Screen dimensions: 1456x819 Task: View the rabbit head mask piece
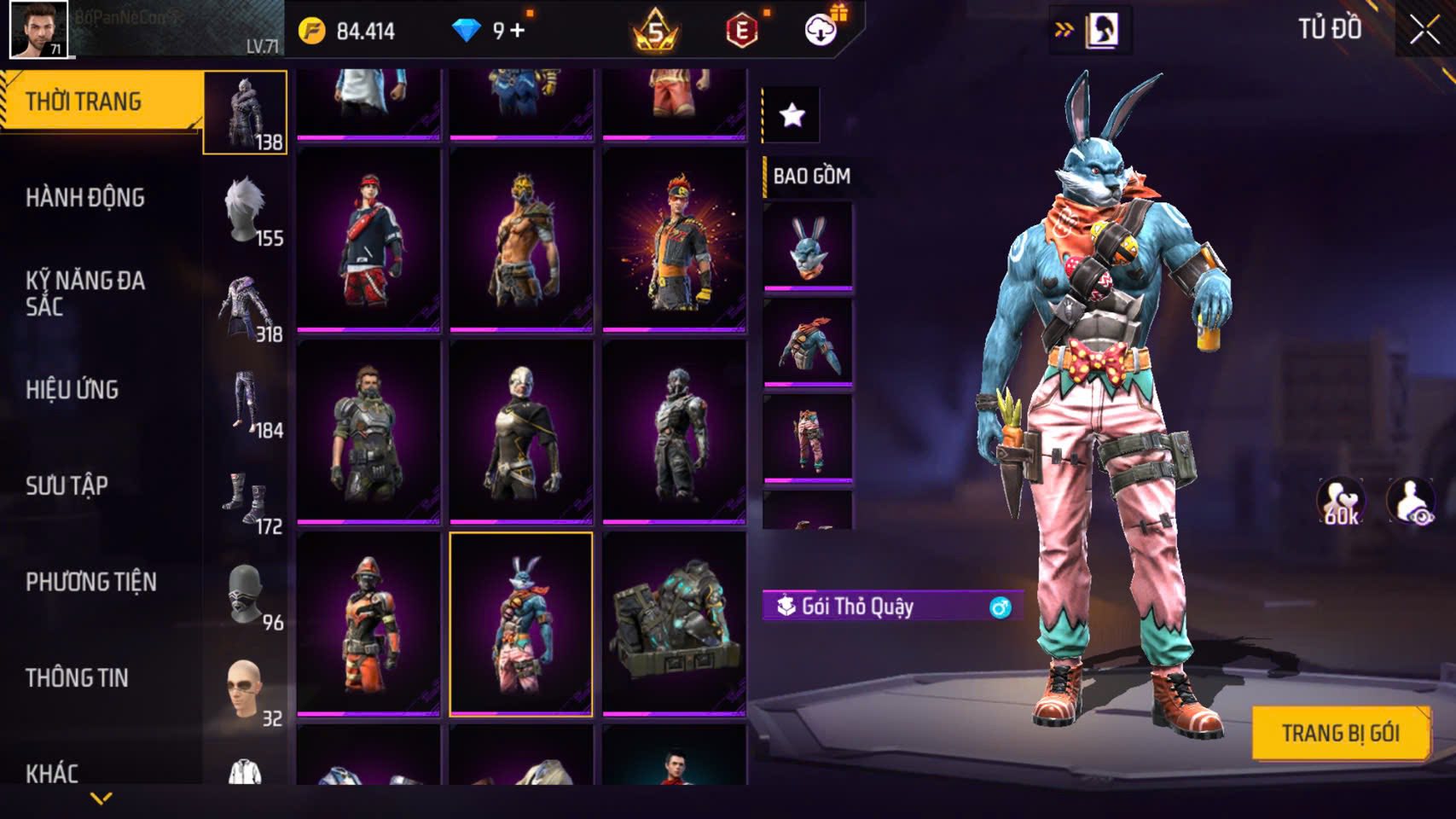[808, 245]
